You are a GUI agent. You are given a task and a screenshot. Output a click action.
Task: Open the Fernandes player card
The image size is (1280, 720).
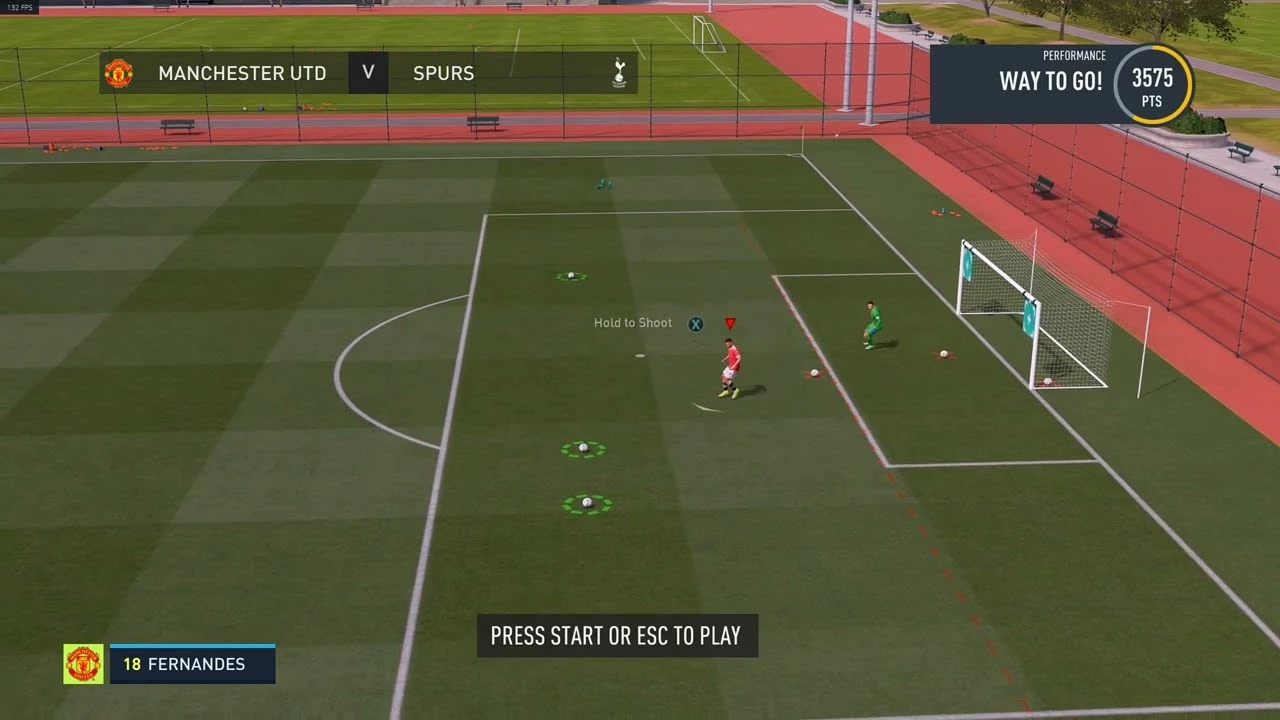pos(192,664)
